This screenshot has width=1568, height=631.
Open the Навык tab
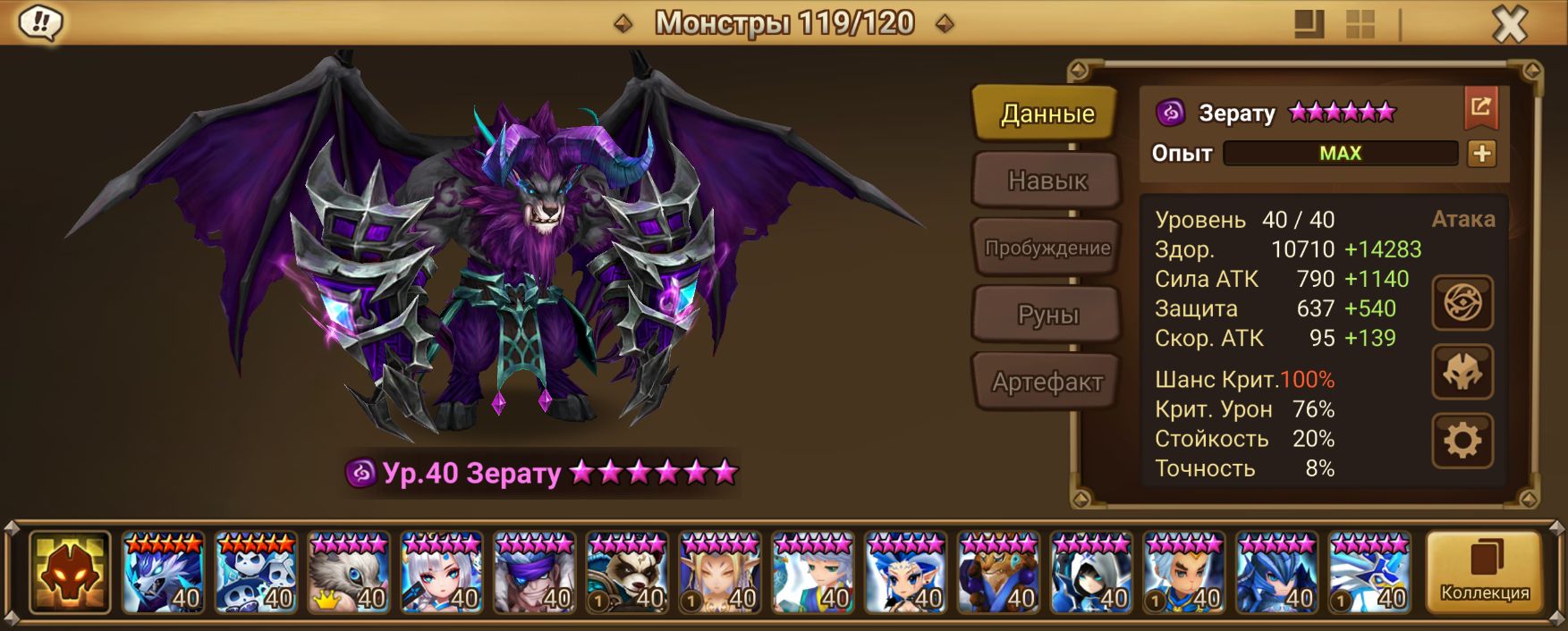coord(1047,181)
